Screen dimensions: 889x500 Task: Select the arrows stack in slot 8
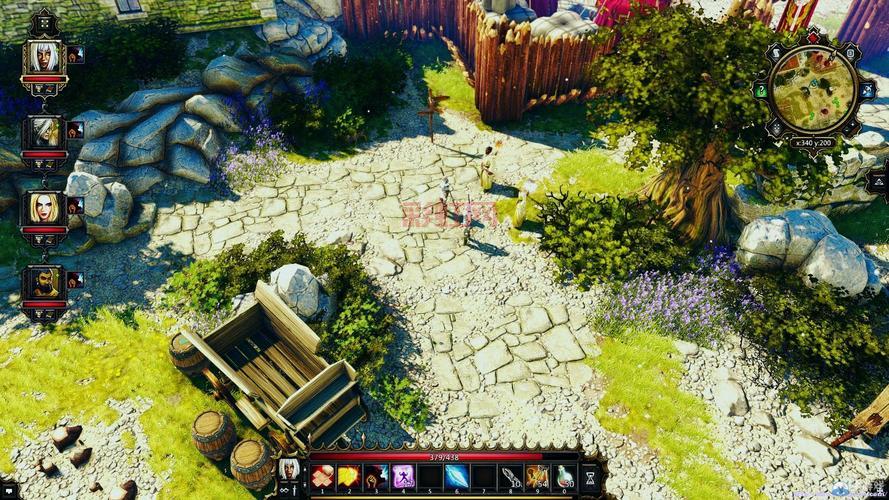pyautogui.click(x=510, y=477)
